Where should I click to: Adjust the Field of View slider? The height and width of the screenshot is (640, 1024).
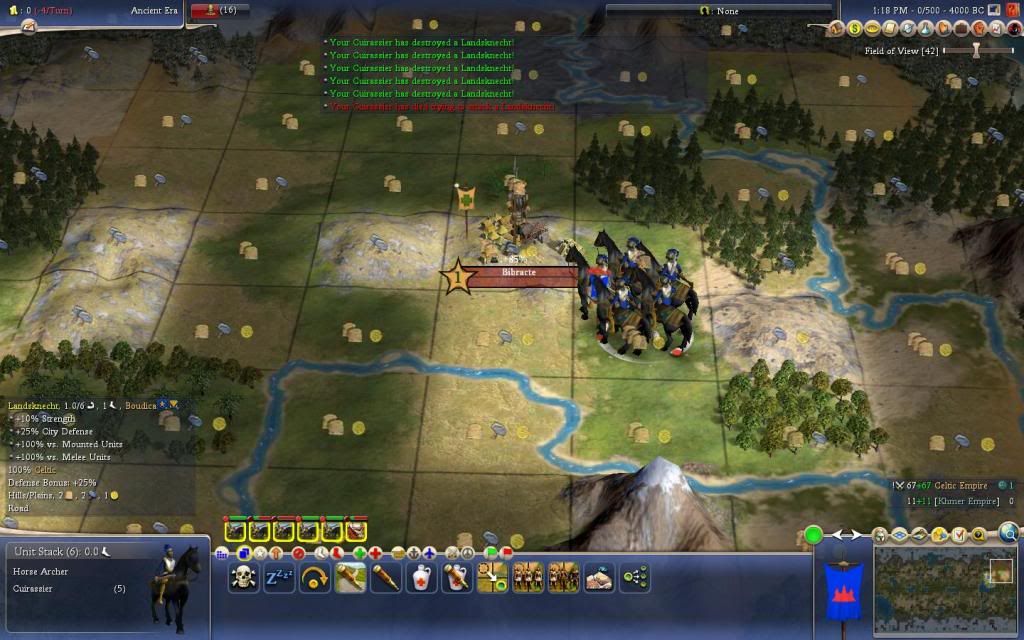click(978, 50)
